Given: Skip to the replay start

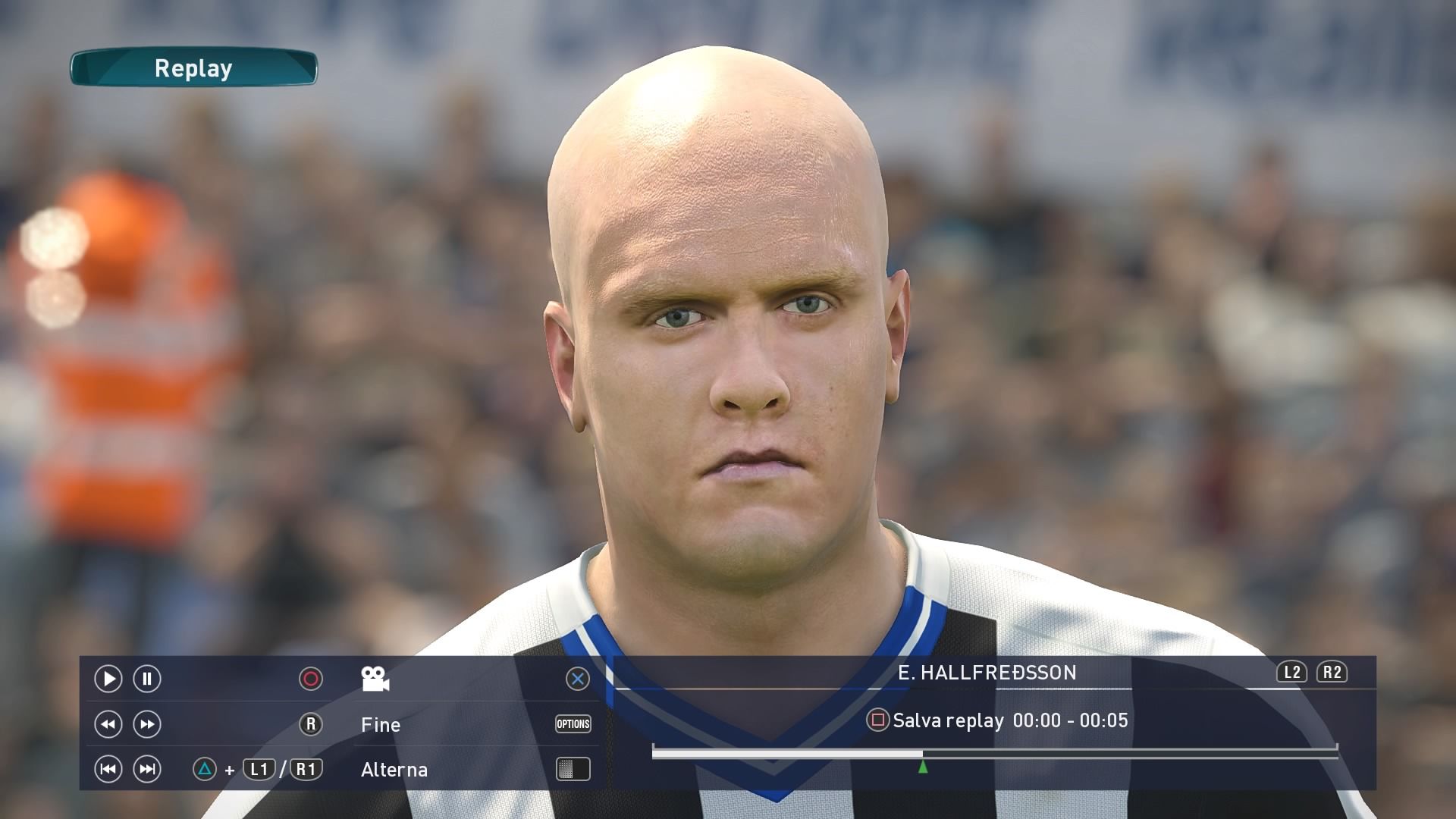Looking at the screenshot, I should 108,770.
